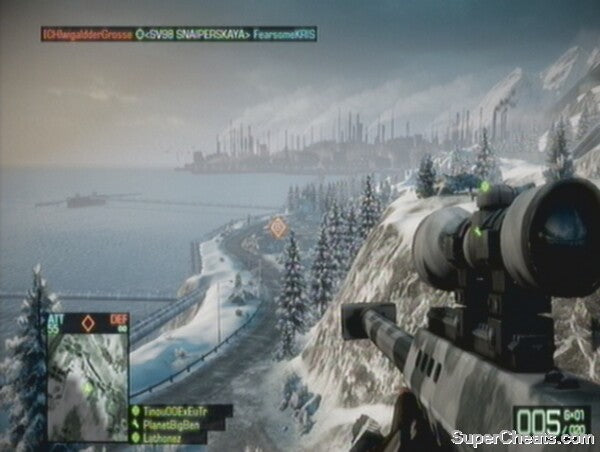Viewport: 600px width, 452px height.
Task: Click the orange diamond objective marker
Action: (x=279, y=227)
